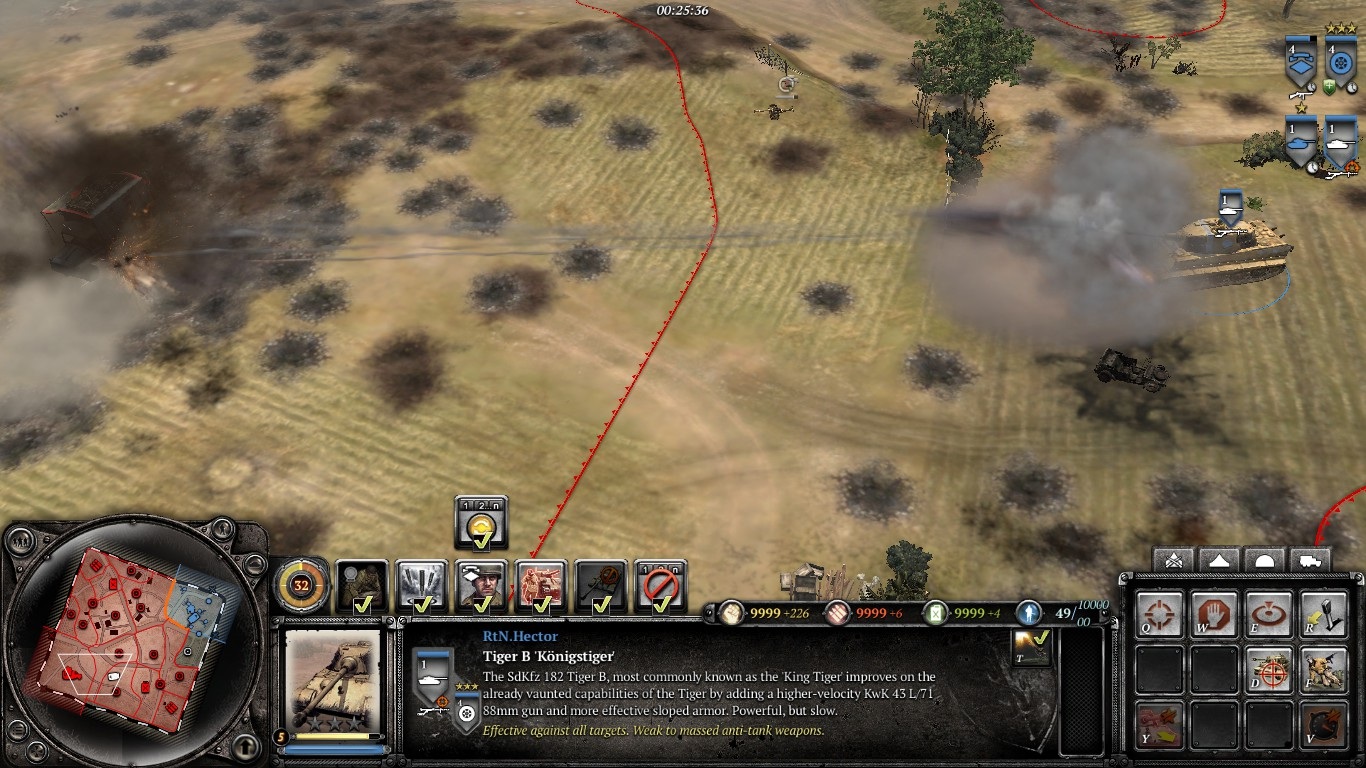Trigger the soldier ability in command grid

(1322, 669)
